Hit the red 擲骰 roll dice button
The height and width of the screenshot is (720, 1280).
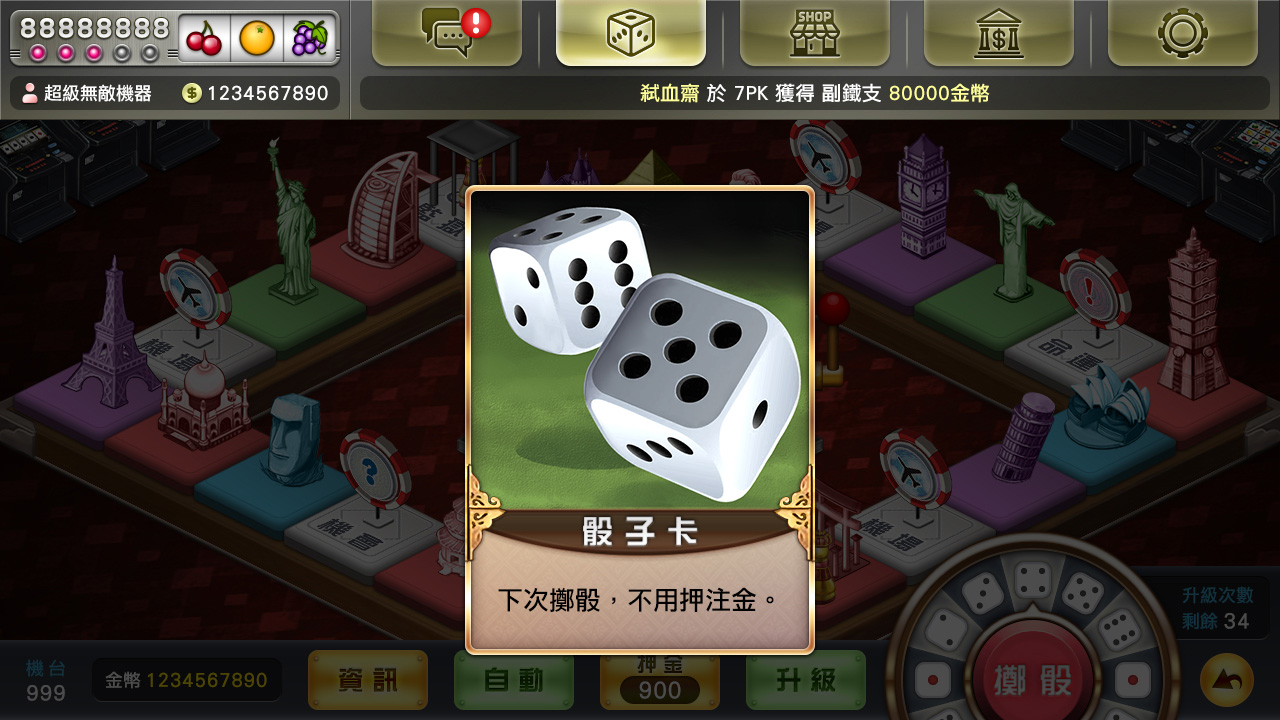pyautogui.click(x=1033, y=680)
